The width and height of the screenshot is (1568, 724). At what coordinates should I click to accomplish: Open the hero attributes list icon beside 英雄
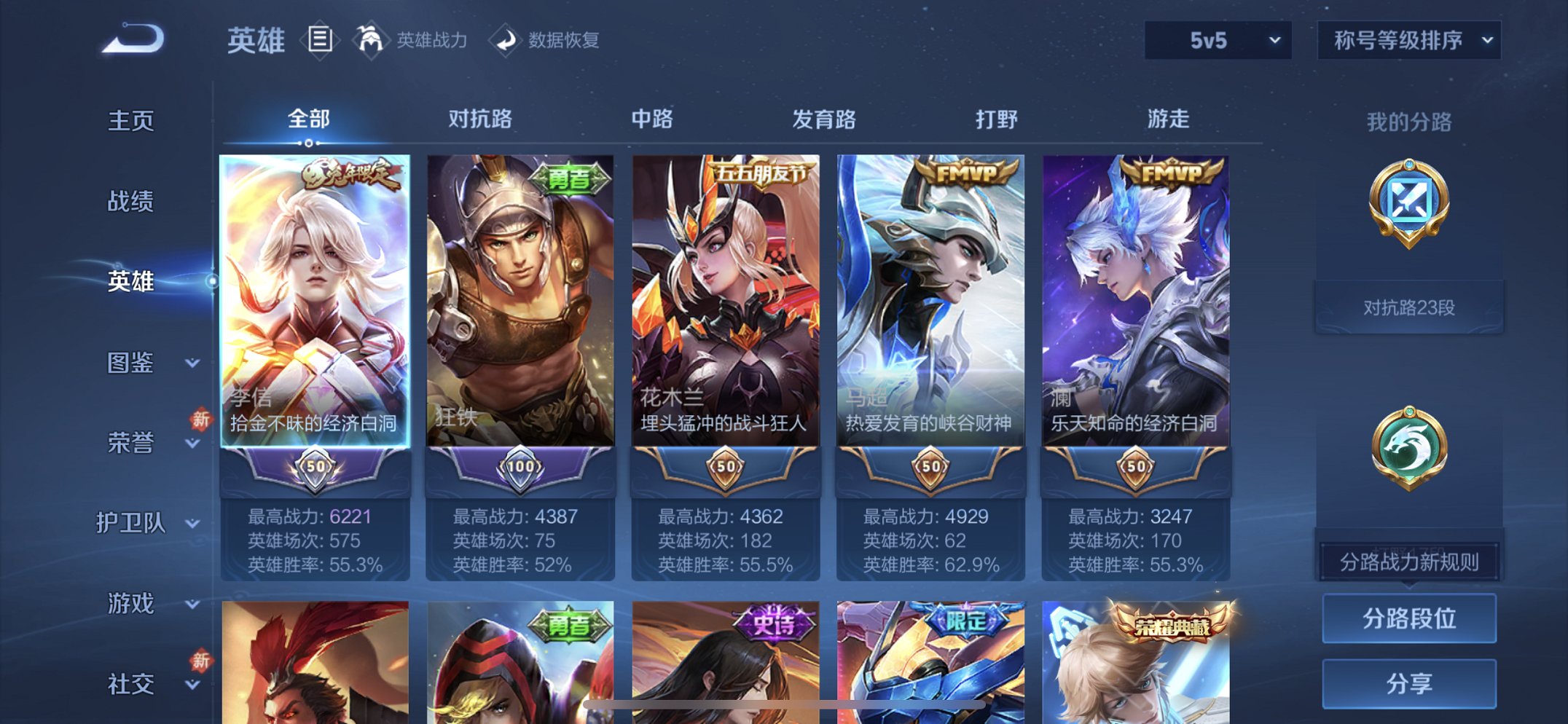pyautogui.click(x=320, y=40)
